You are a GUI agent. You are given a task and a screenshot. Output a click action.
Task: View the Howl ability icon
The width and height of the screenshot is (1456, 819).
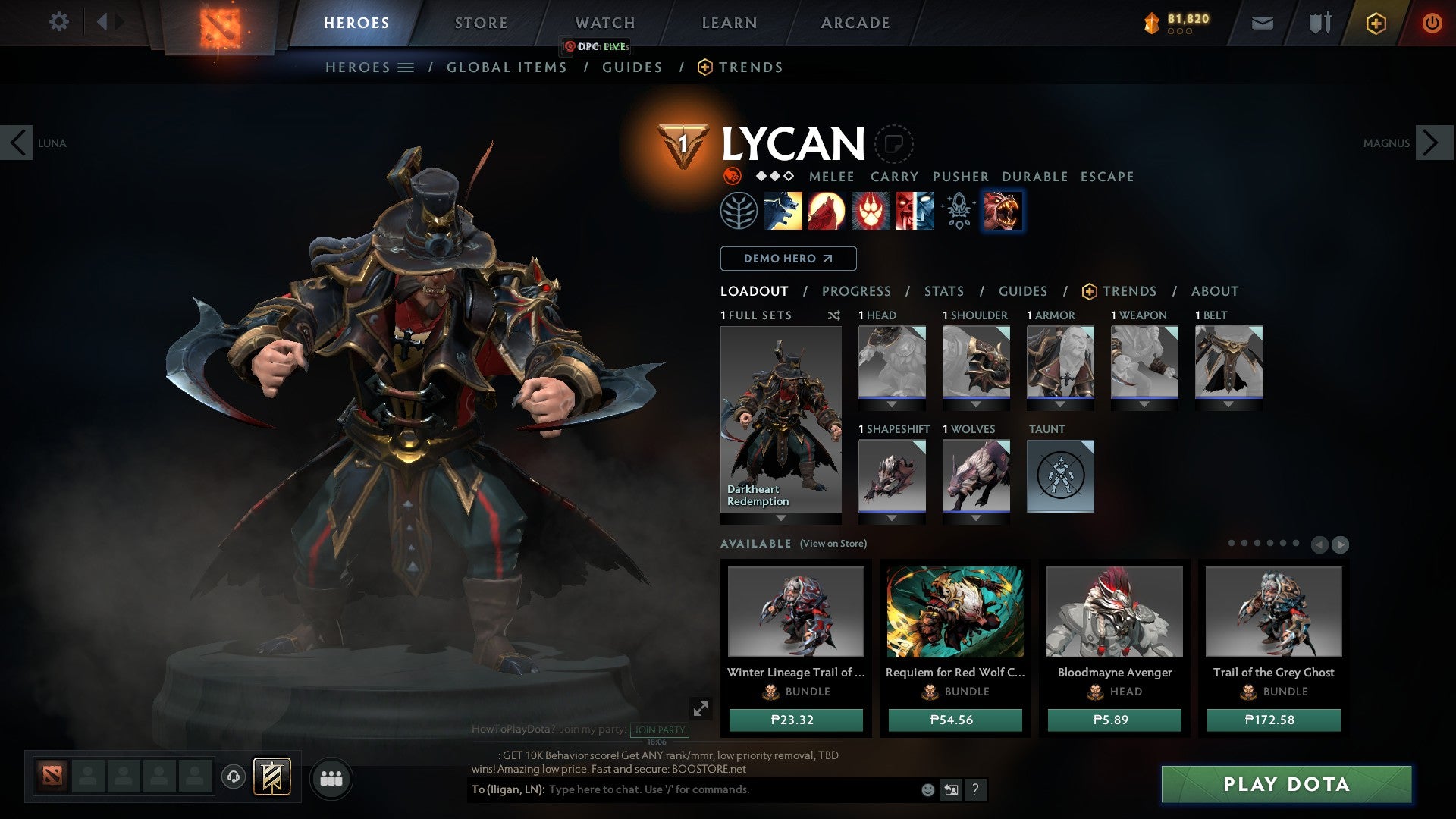tap(828, 210)
